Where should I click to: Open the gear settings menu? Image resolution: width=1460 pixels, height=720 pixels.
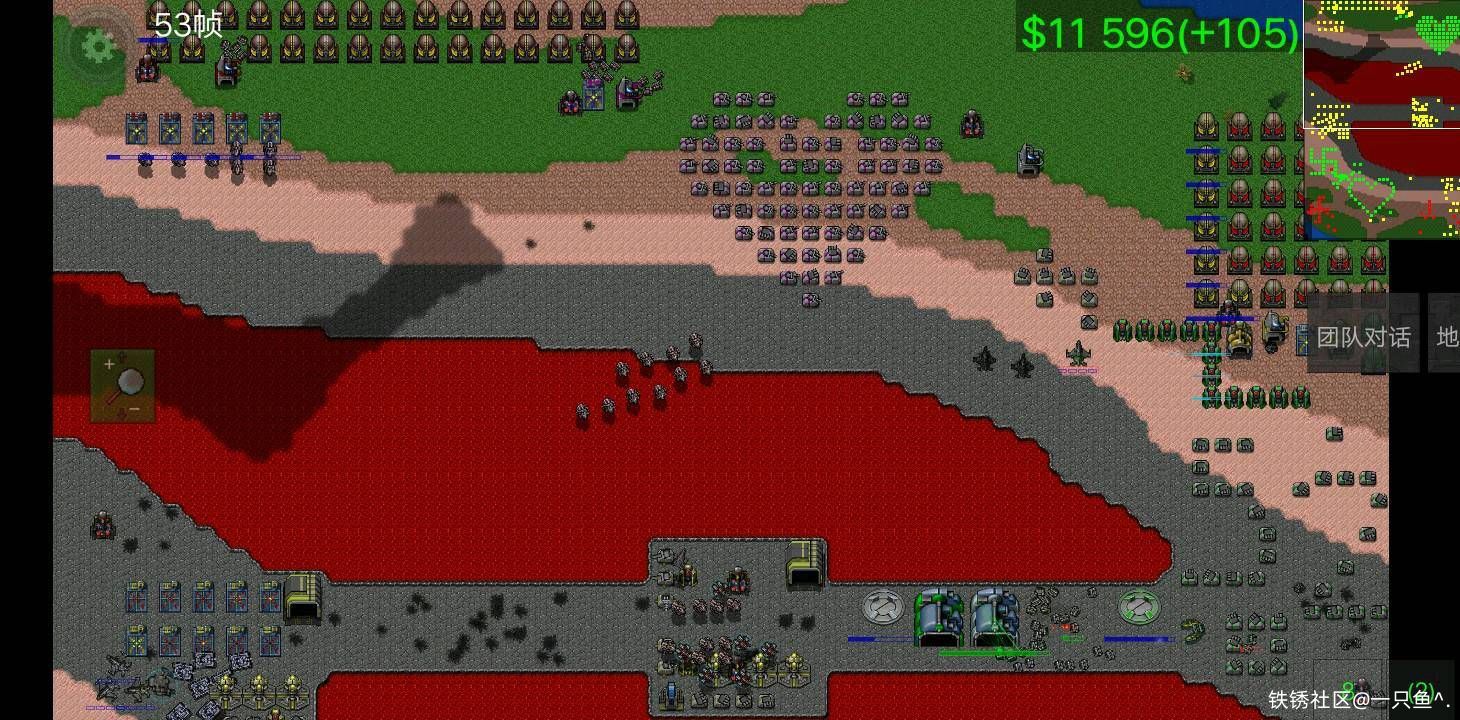98,46
